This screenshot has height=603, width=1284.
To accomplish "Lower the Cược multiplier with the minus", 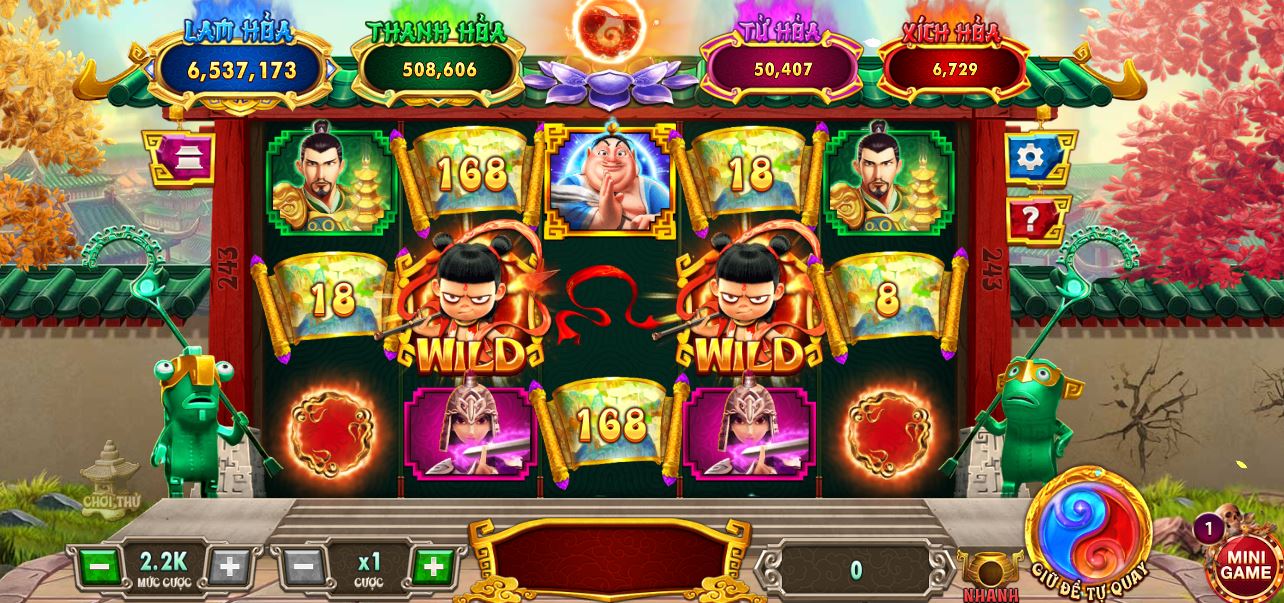I will tap(303, 568).
